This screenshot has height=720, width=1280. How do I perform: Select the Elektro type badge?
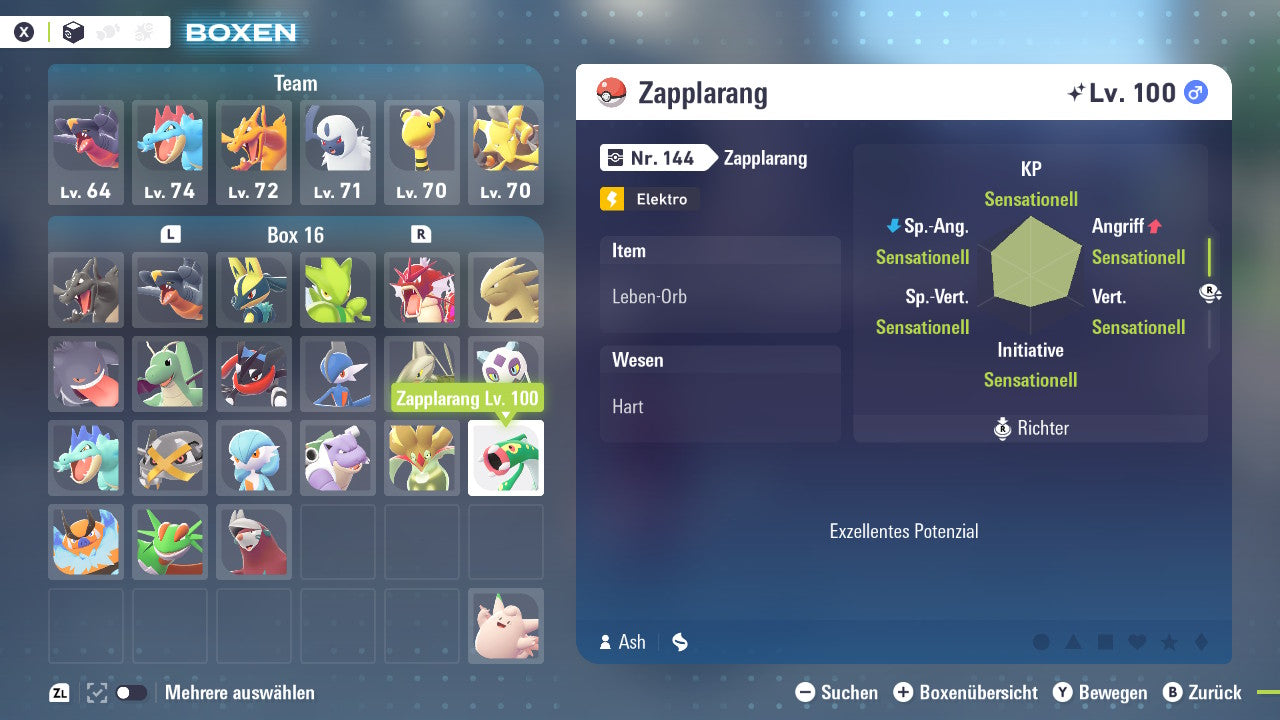(x=649, y=199)
